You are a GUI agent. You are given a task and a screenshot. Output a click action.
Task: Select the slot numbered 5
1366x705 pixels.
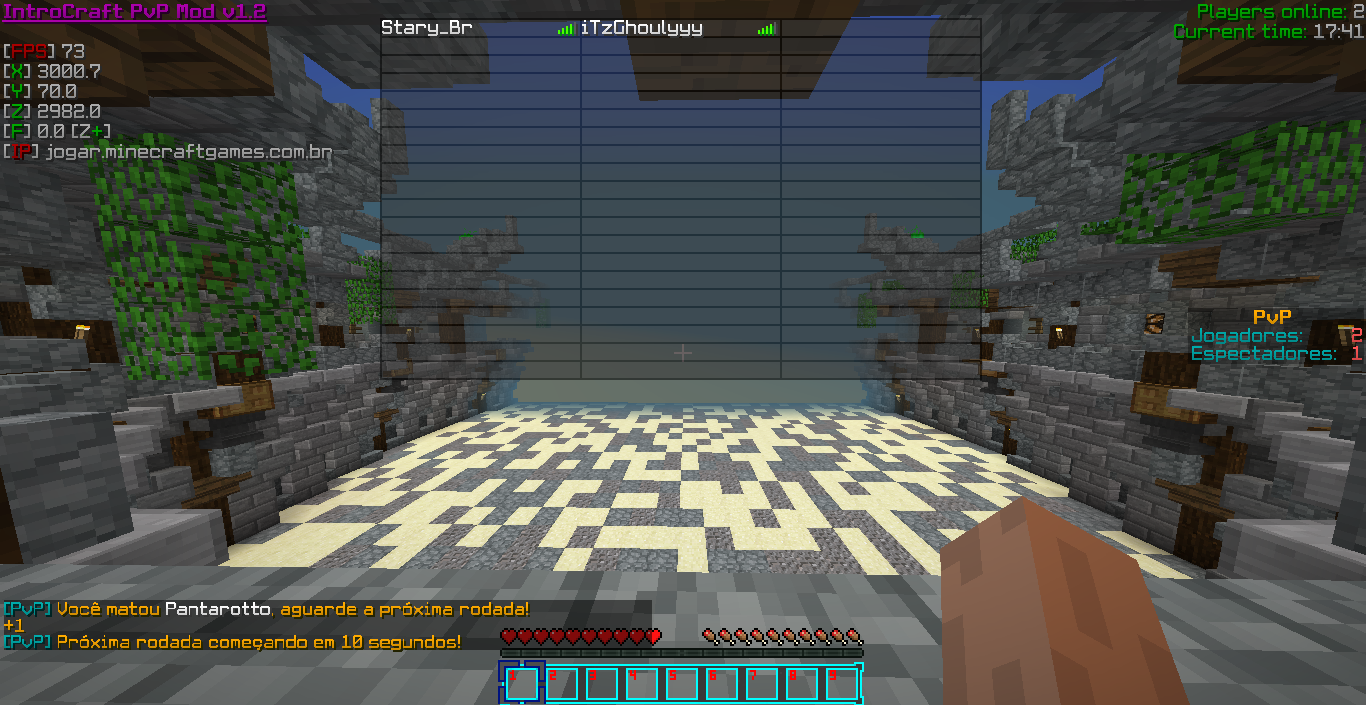[x=681, y=684]
